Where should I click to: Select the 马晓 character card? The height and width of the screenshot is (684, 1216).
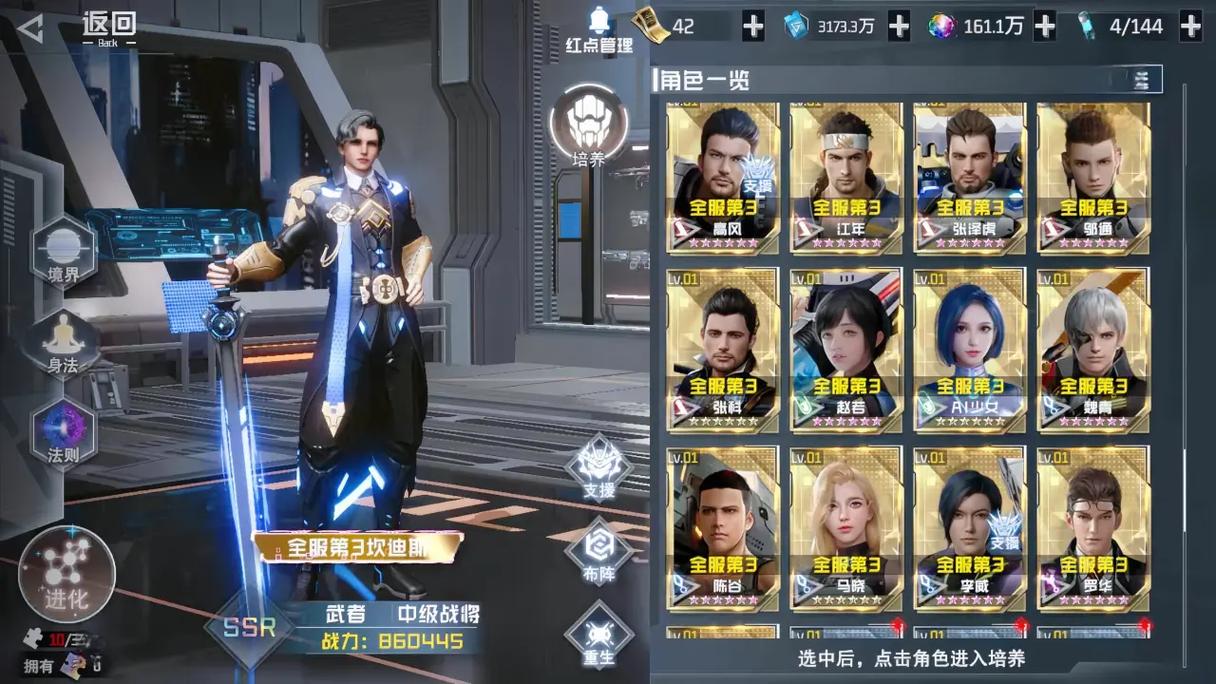pyautogui.click(x=846, y=527)
